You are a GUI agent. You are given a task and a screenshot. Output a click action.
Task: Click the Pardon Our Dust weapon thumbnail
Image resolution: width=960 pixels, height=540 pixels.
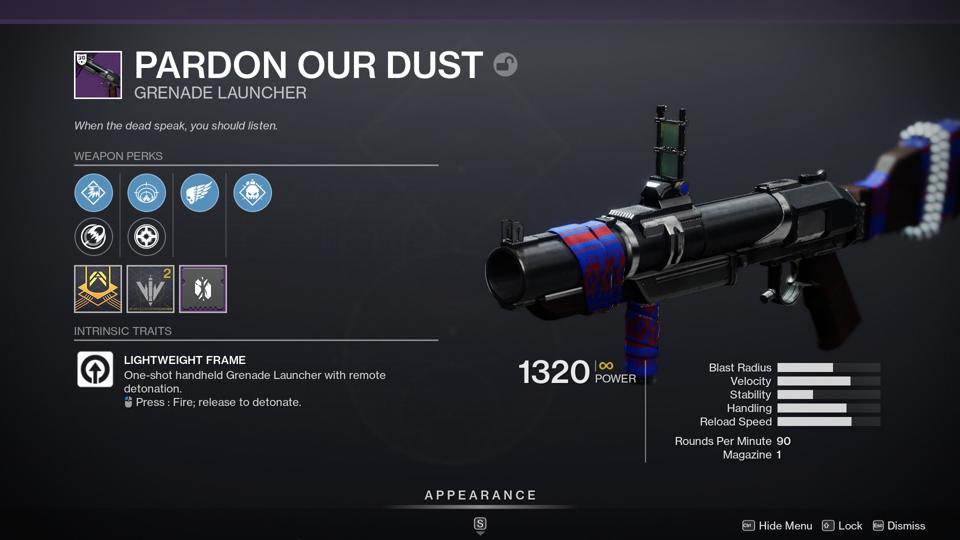tap(98, 75)
